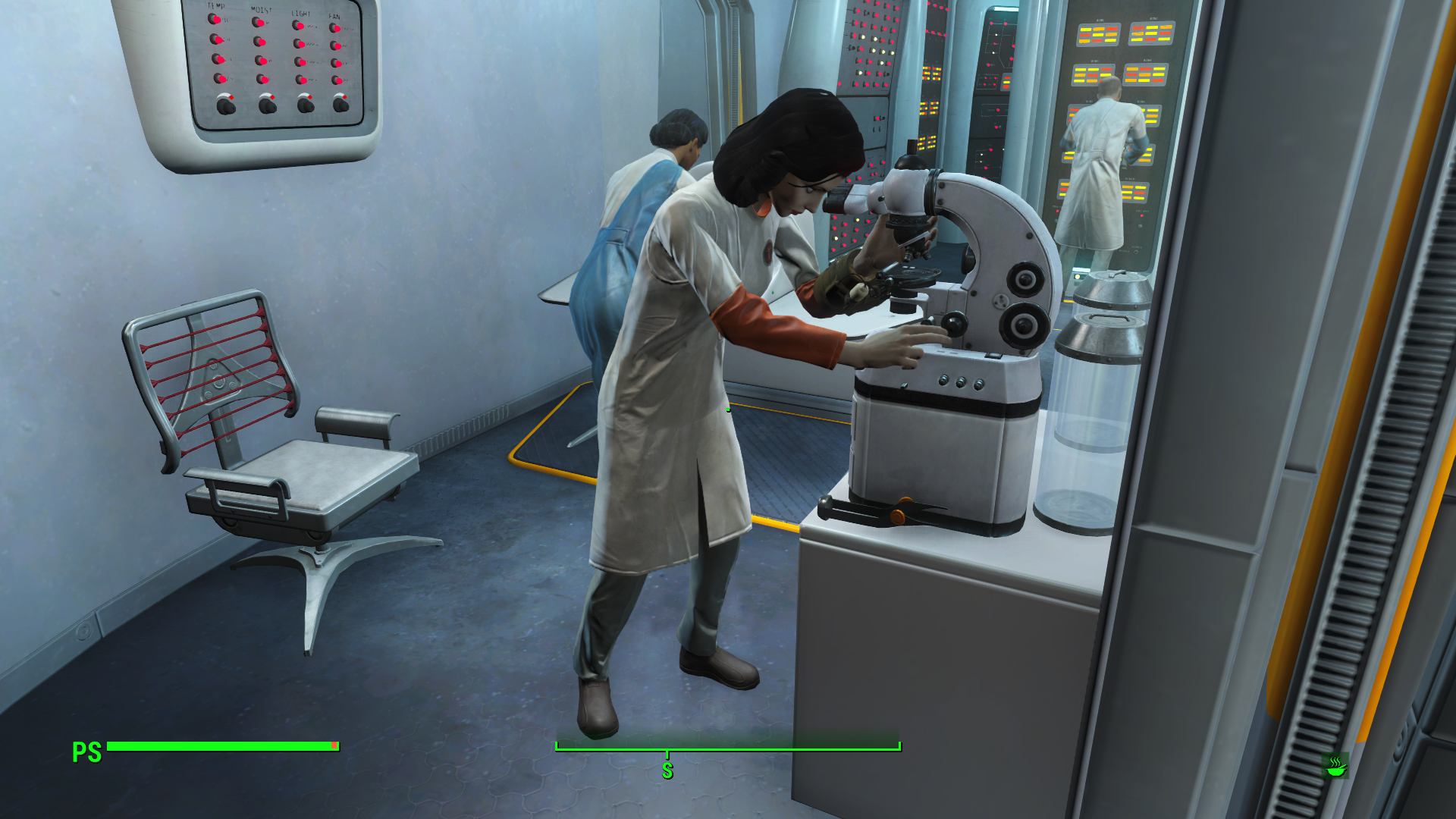Click the steaming bowl status icon
The width and height of the screenshot is (1456, 819).
(1335, 766)
